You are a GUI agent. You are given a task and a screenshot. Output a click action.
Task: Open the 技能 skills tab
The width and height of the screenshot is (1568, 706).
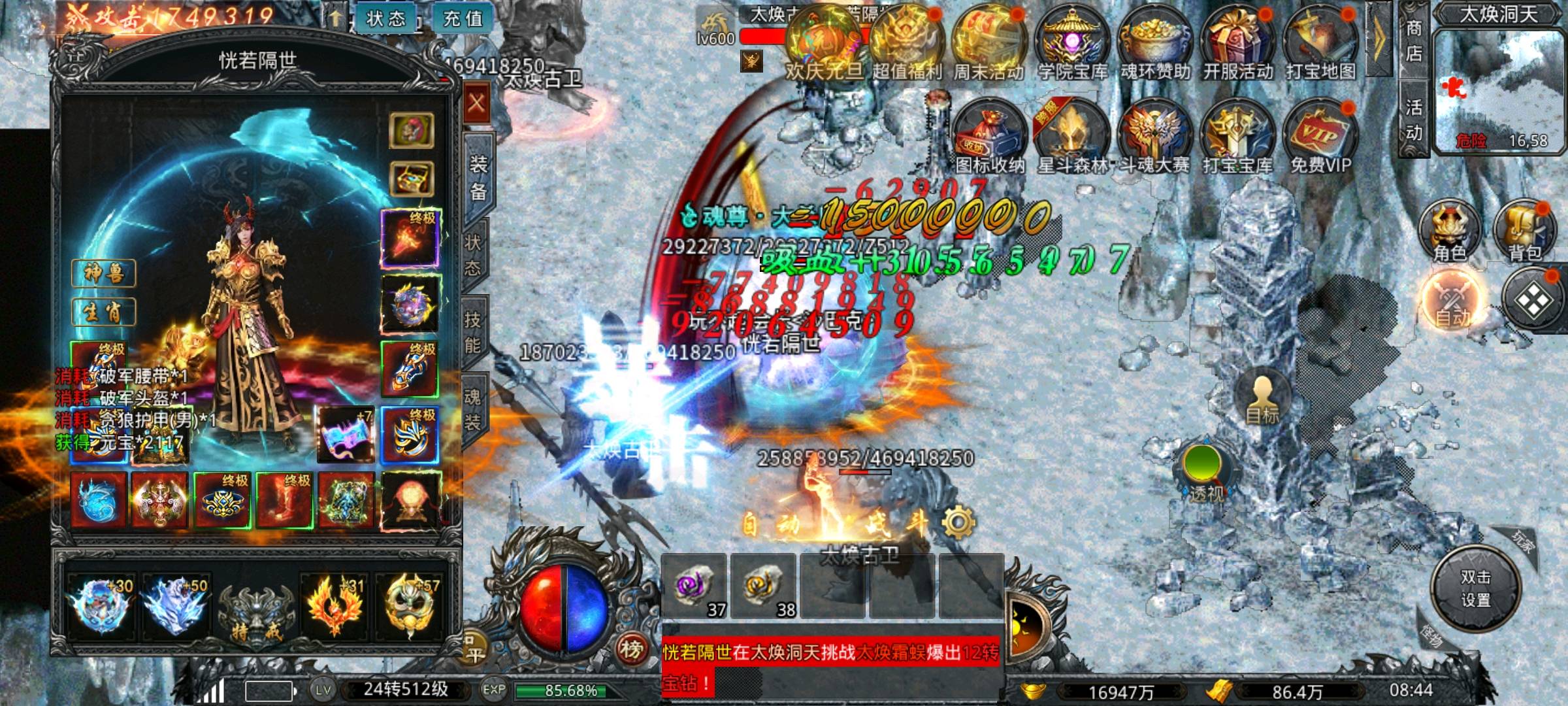473,332
